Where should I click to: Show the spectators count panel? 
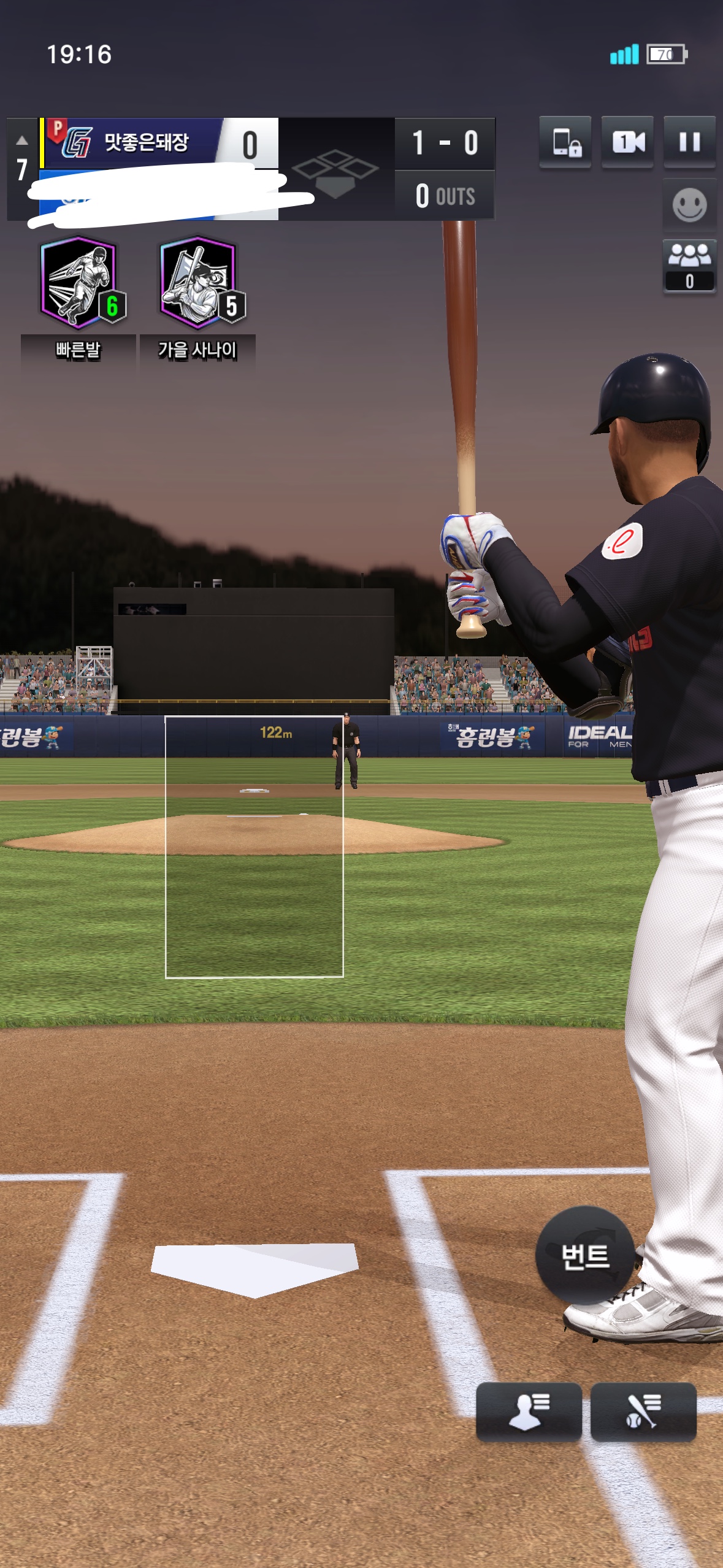click(x=689, y=266)
